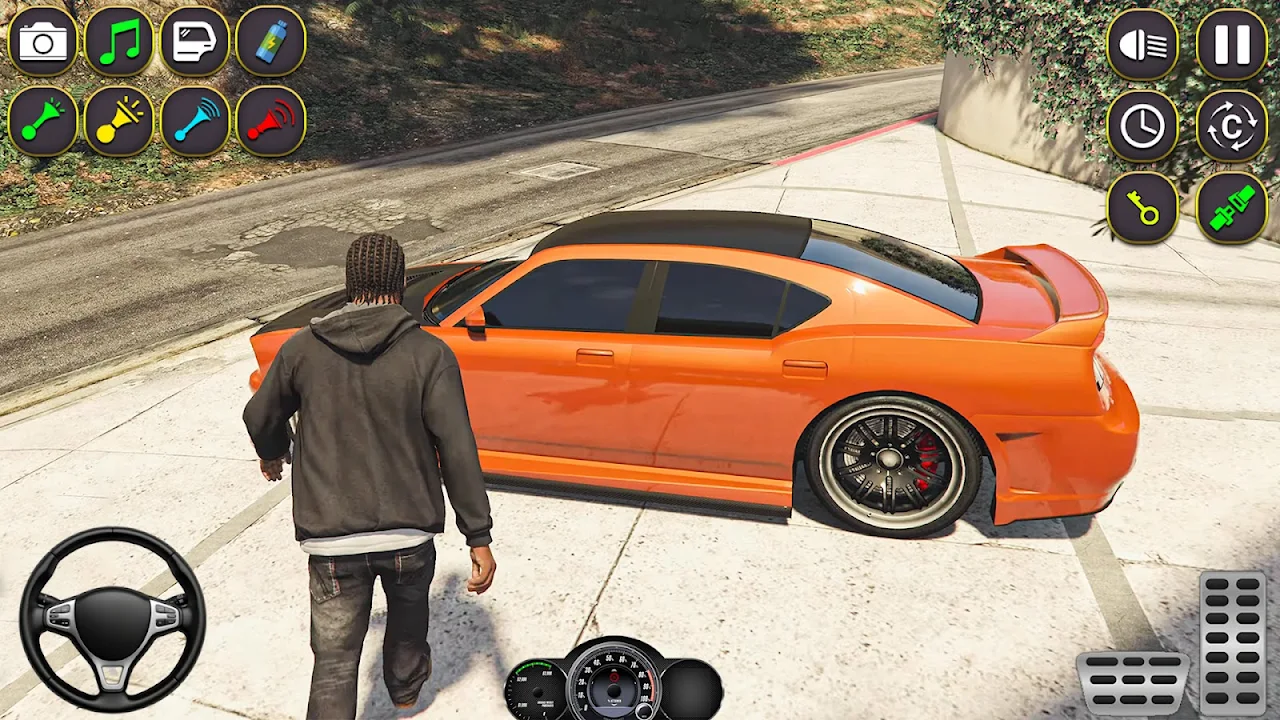The width and height of the screenshot is (1280, 720).
Task: Toggle the green music note button
Action: coord(119,42)
